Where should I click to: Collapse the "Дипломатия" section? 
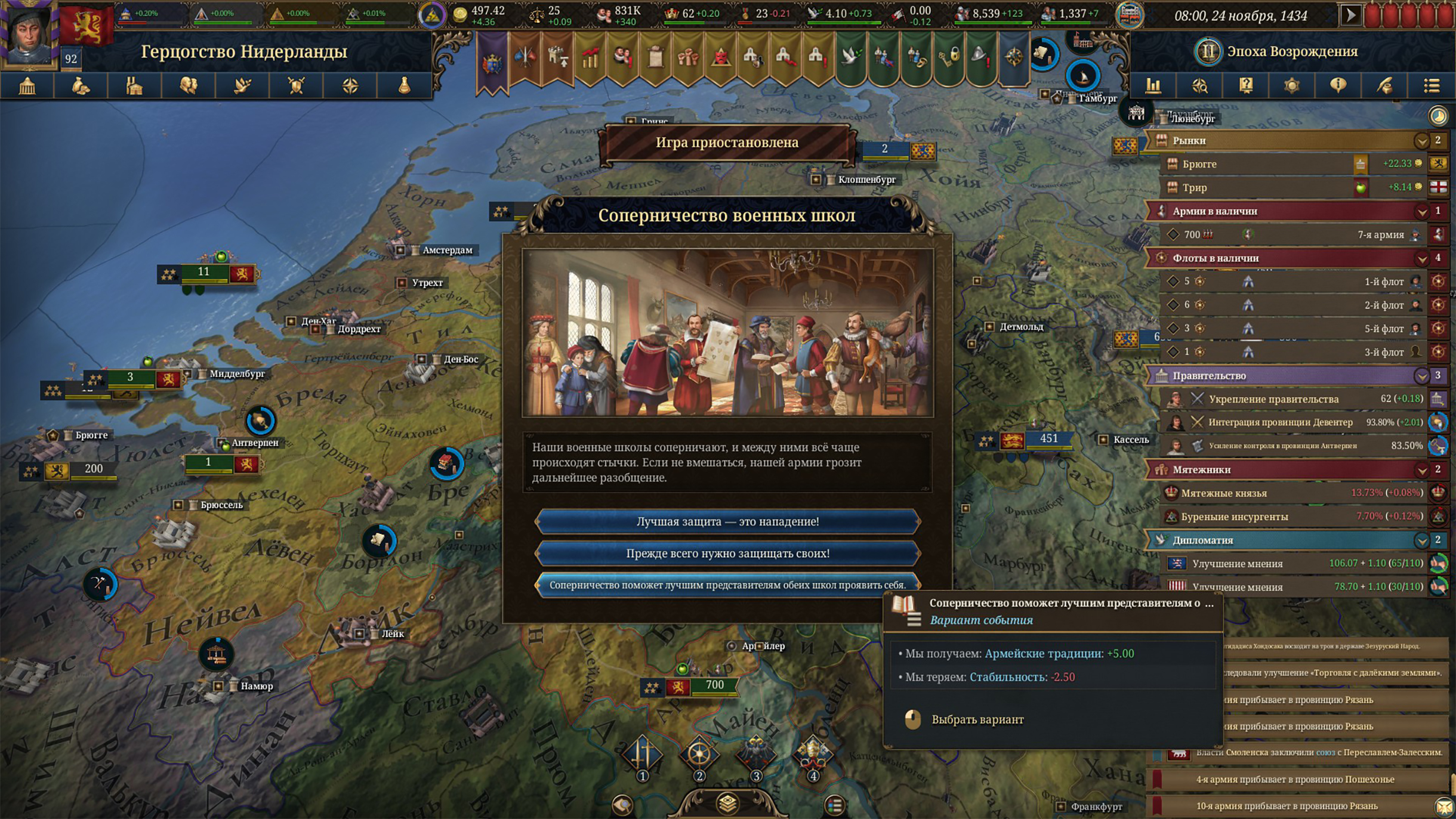(x=1421, y=540)
